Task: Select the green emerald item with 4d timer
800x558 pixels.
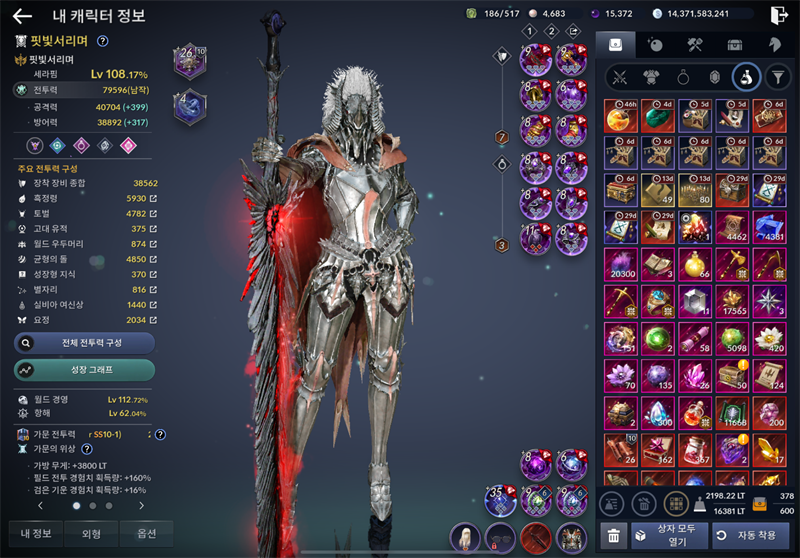Action: point(657,117)
